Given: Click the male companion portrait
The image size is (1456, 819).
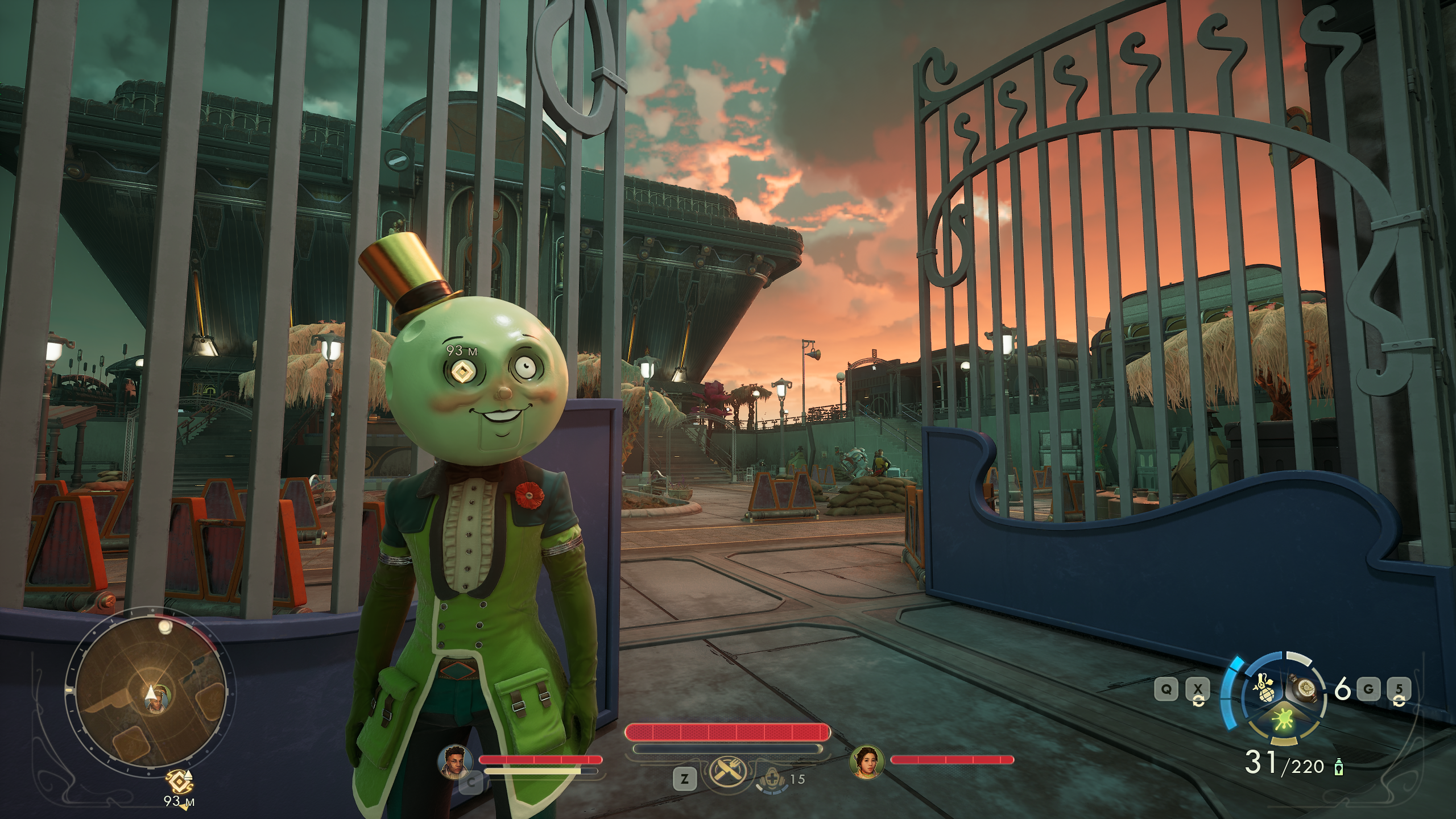Looking at the screenshot, I should [455, 760].
